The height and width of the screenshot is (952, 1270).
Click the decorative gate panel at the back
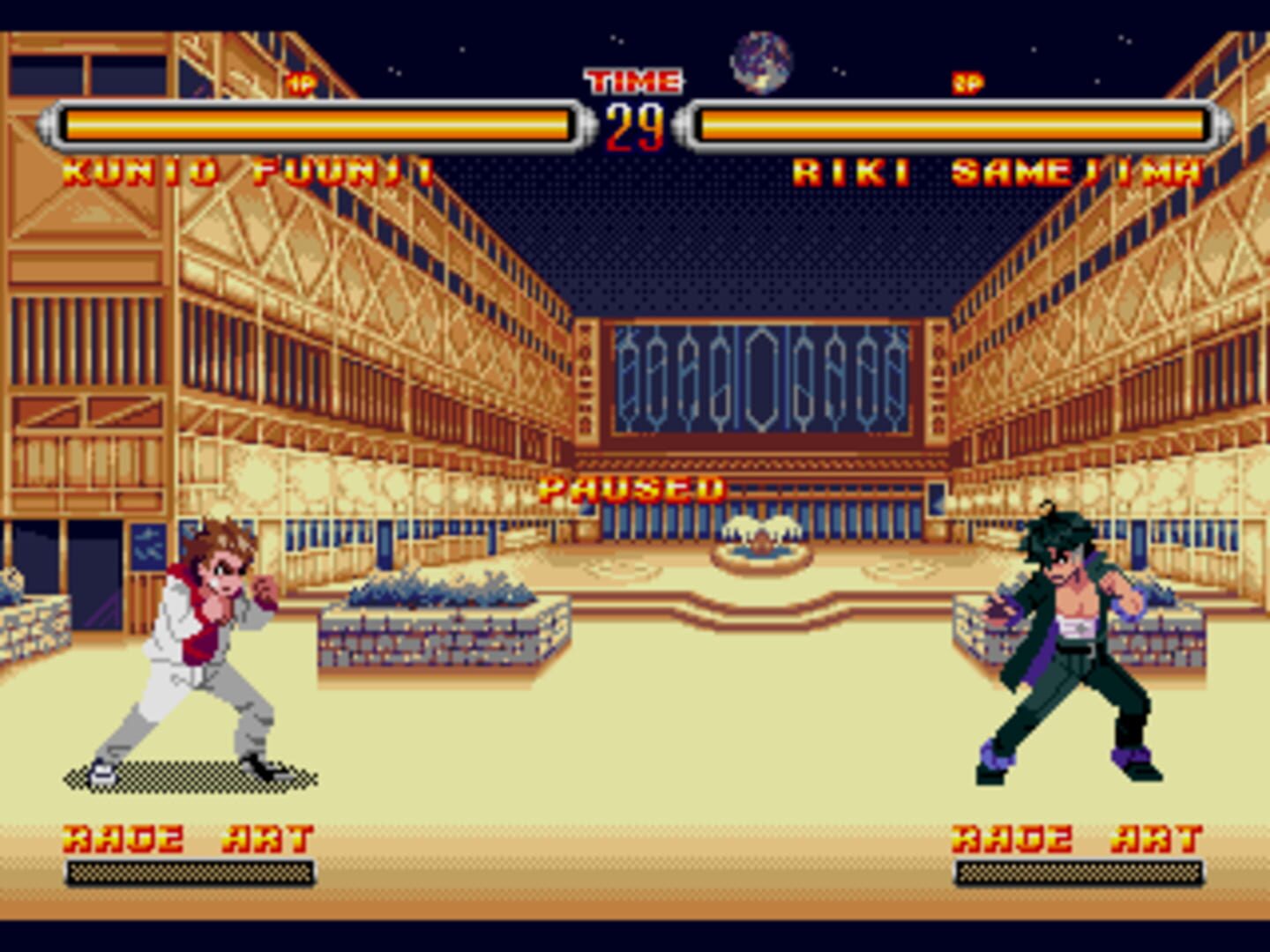click(x=763, y=379)
